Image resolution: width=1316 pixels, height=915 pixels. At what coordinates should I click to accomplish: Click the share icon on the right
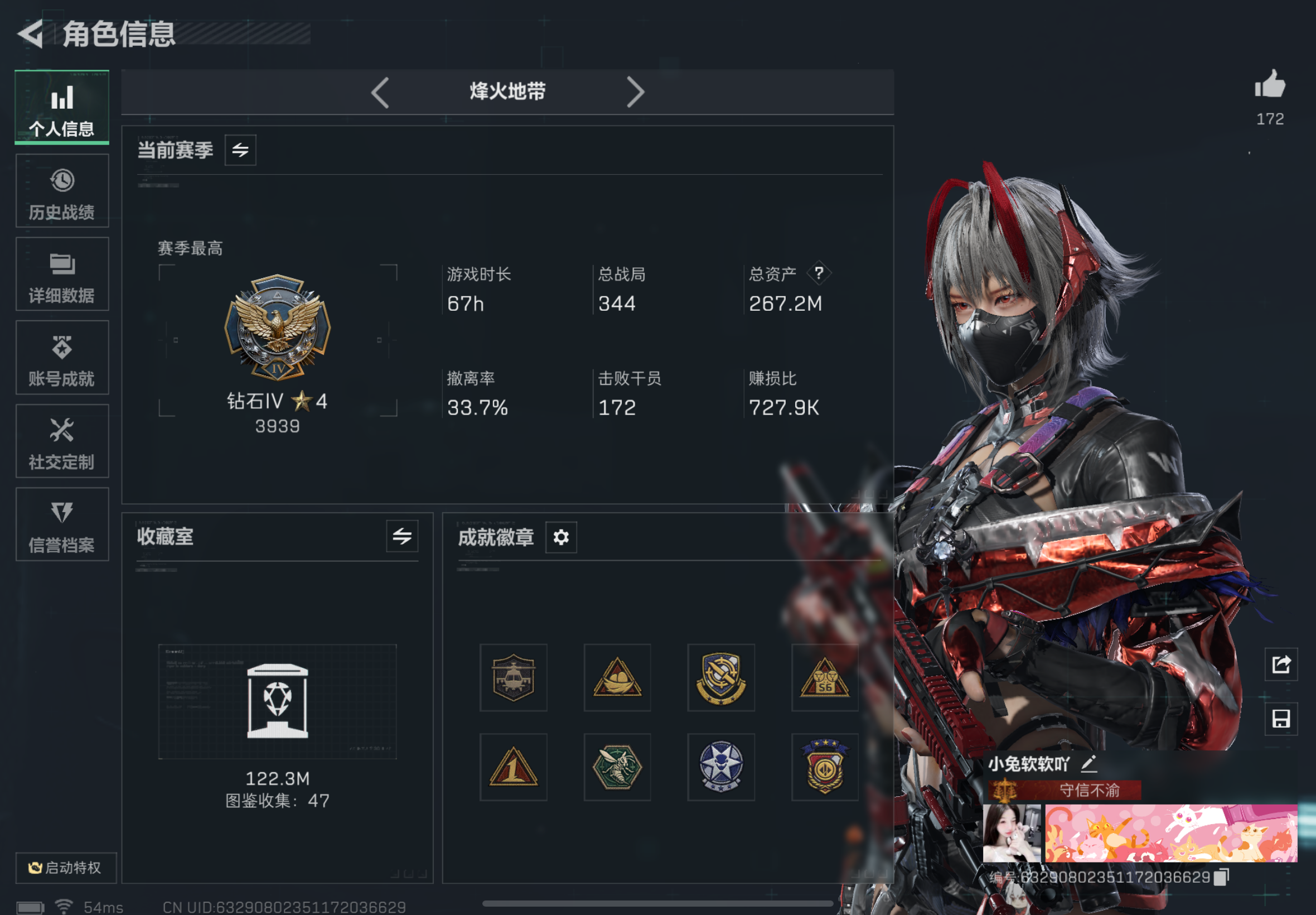[1281, 663]
